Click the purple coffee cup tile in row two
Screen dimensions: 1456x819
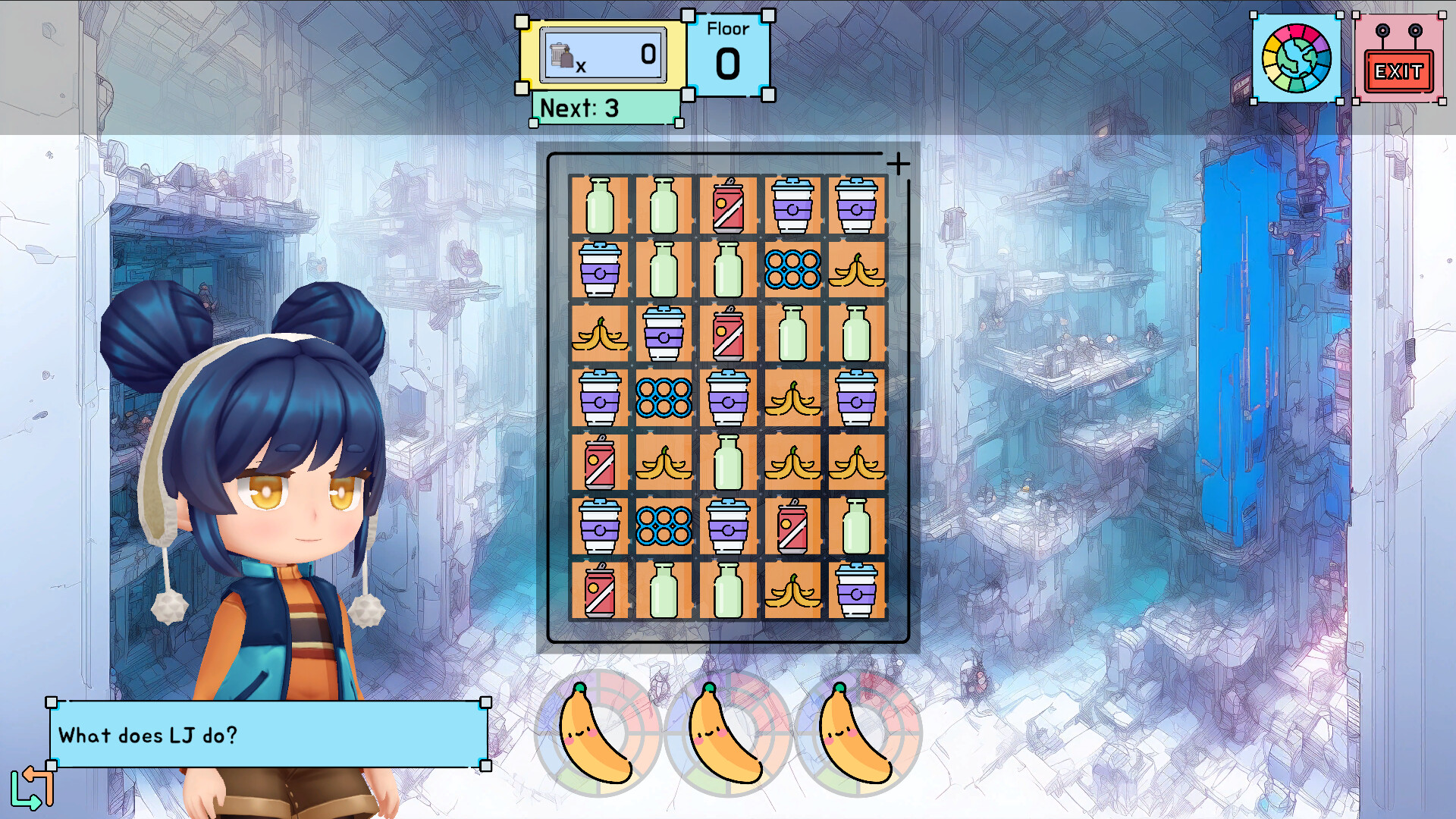[x=599, y=269]
